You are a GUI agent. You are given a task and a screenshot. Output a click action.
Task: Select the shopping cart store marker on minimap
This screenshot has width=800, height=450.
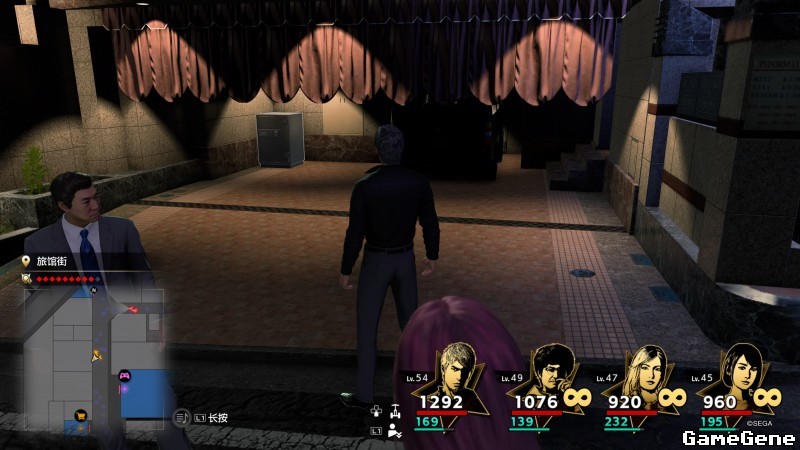click(80, 413)
